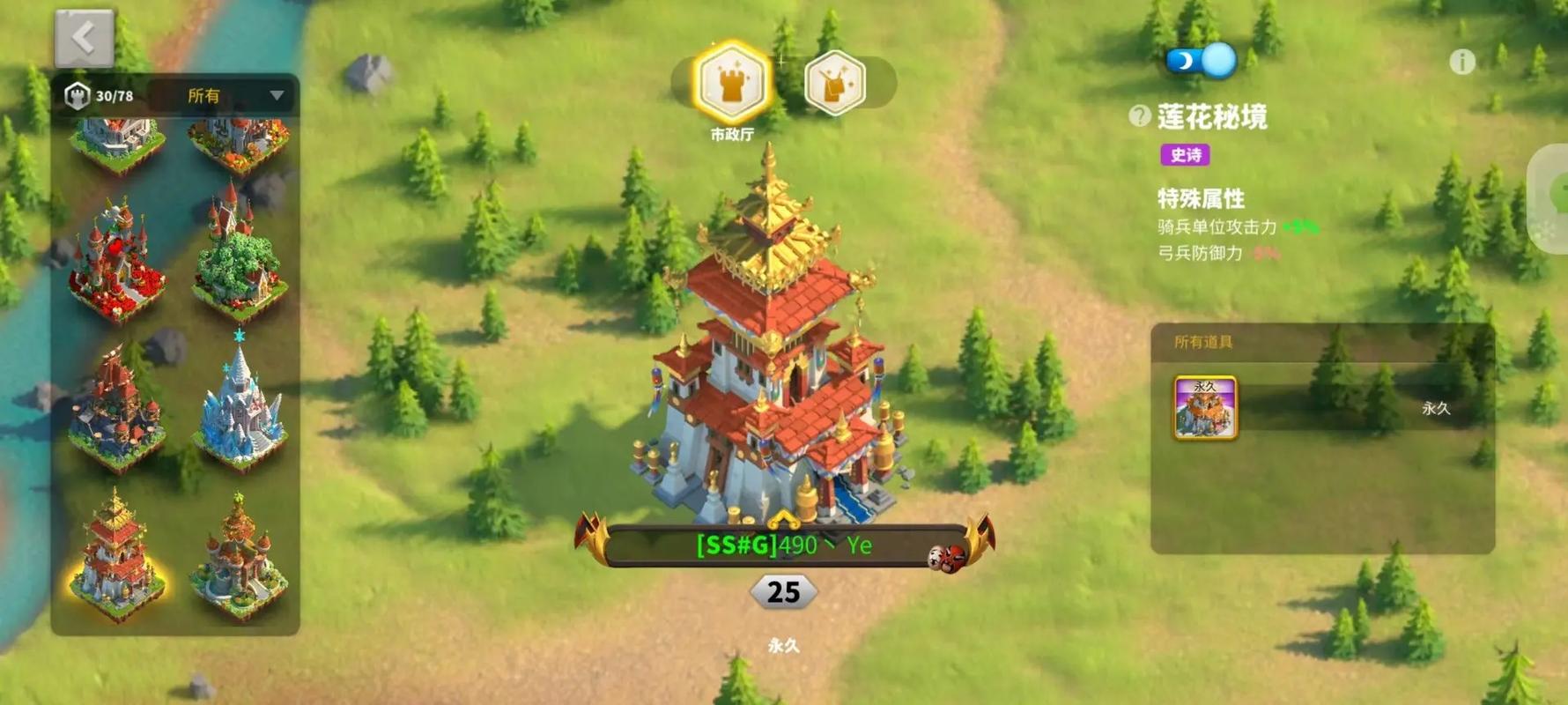Toggle the day and night switch
This screenshot has height=705, width=1568.
coord(1202,61)
